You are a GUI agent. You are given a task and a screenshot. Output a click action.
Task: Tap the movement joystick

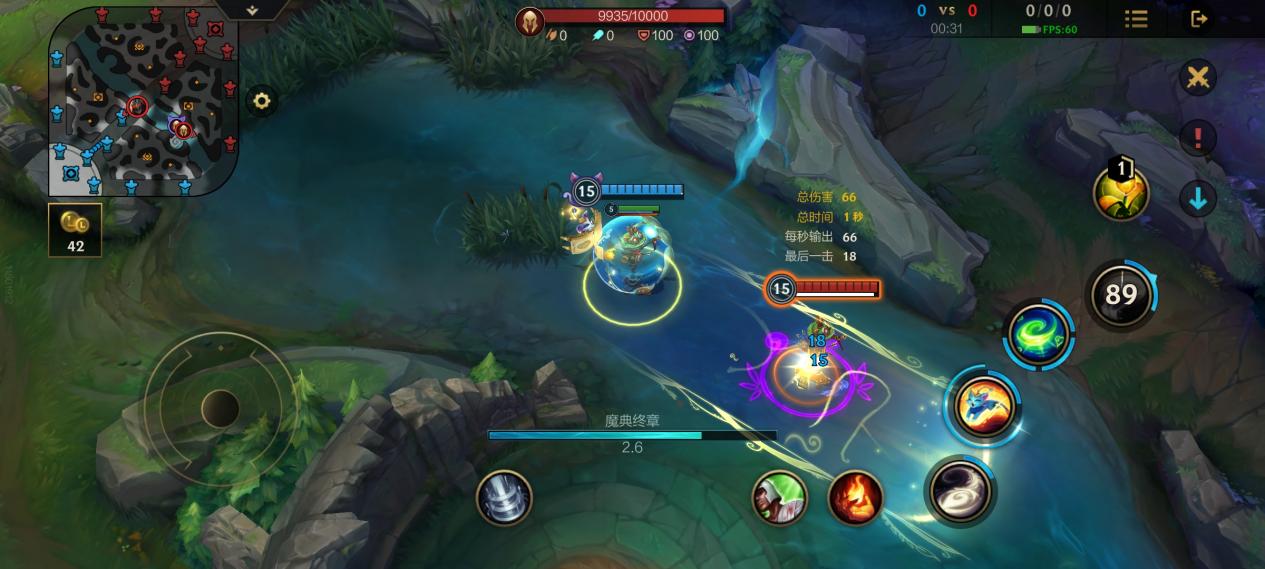pyautogui.click(x=219, y=408)
